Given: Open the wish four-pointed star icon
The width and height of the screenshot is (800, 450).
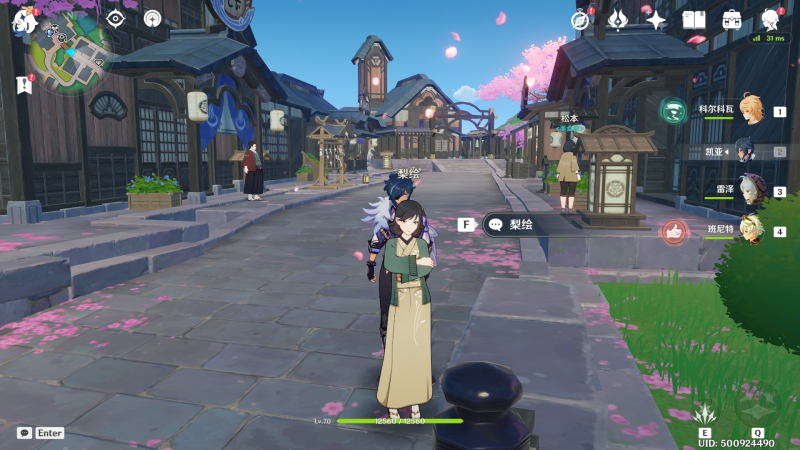Looking at the screenshot, I should (656, 20).
